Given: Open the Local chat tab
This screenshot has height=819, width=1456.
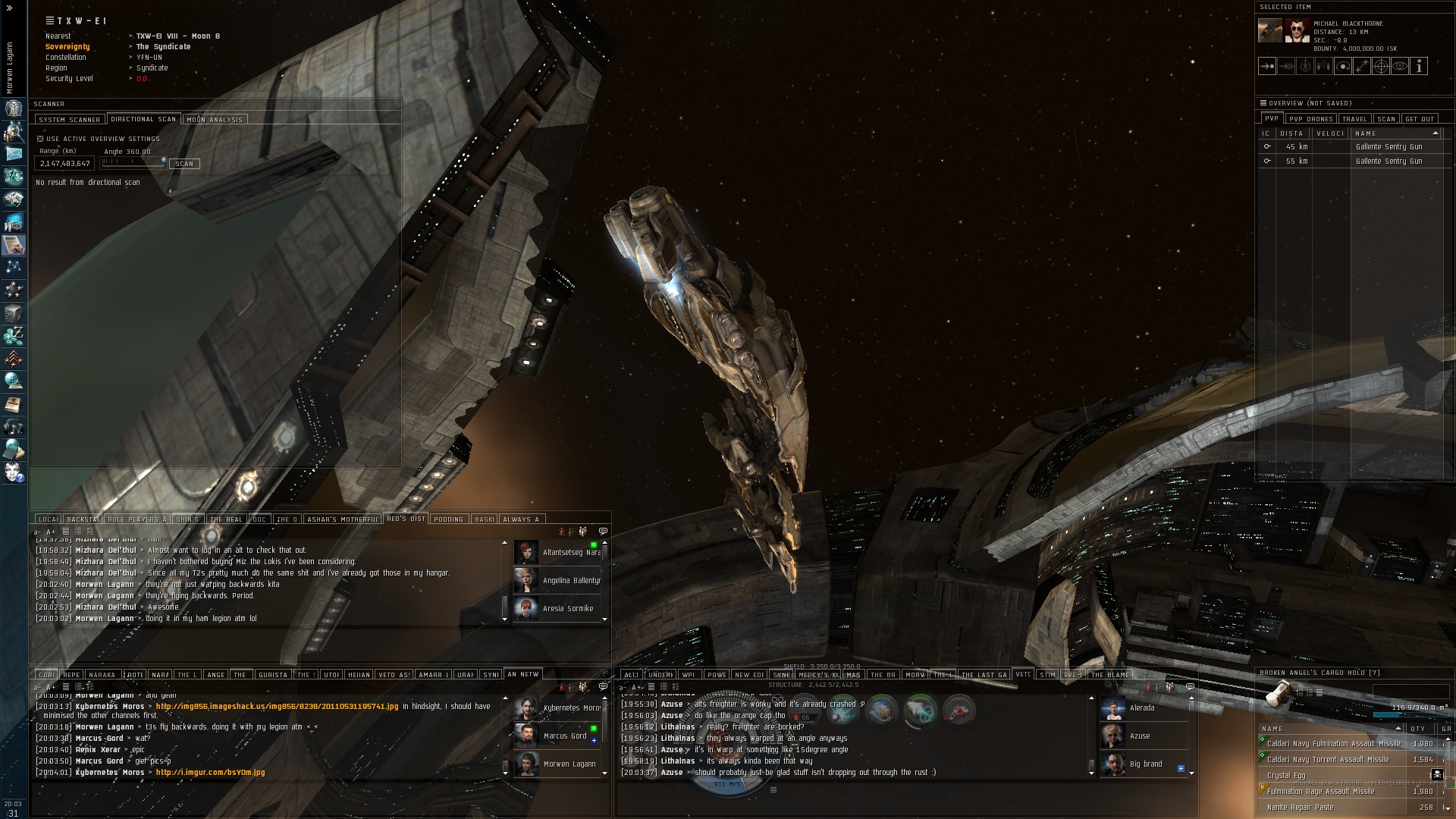Looking at the screenshot, I should click(48, 519).
